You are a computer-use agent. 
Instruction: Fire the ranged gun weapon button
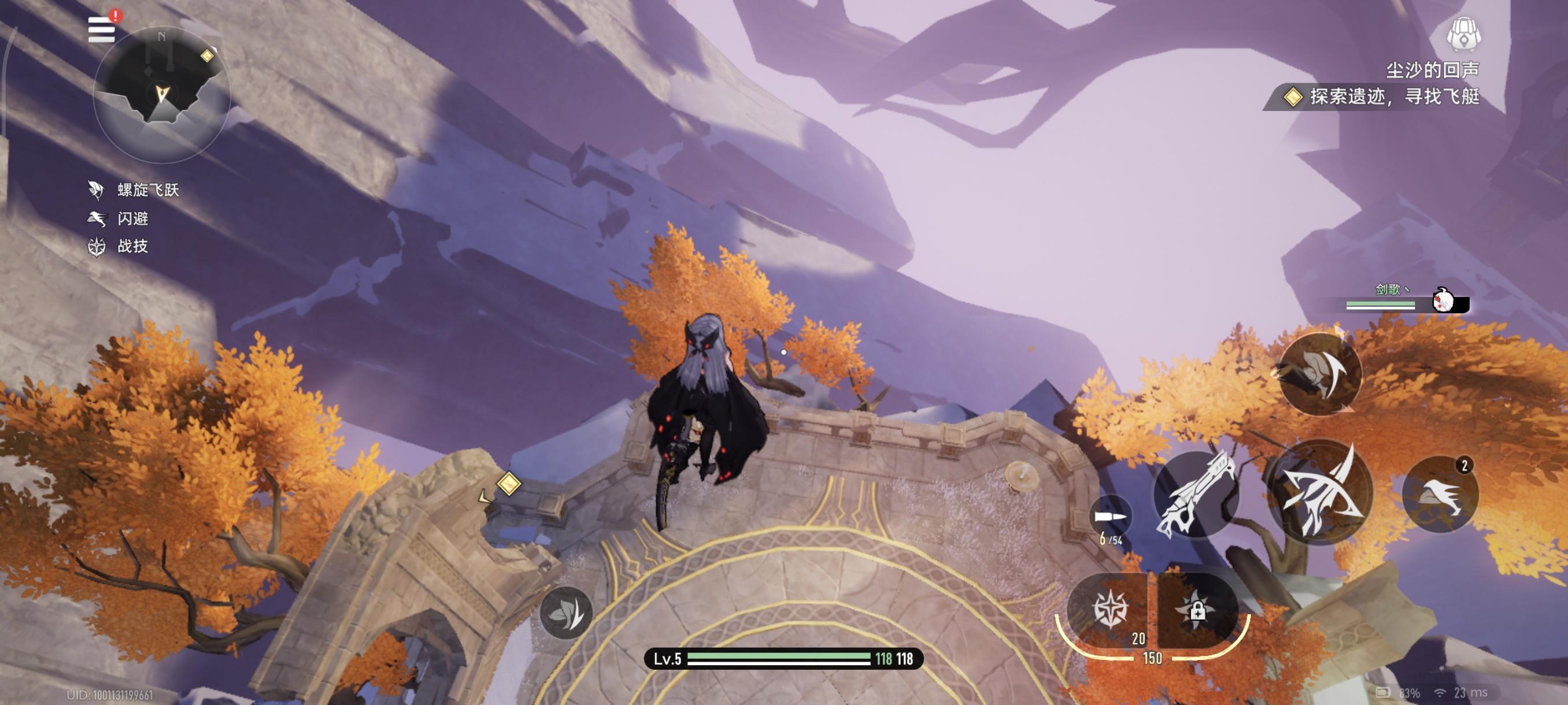(1197, 495)
